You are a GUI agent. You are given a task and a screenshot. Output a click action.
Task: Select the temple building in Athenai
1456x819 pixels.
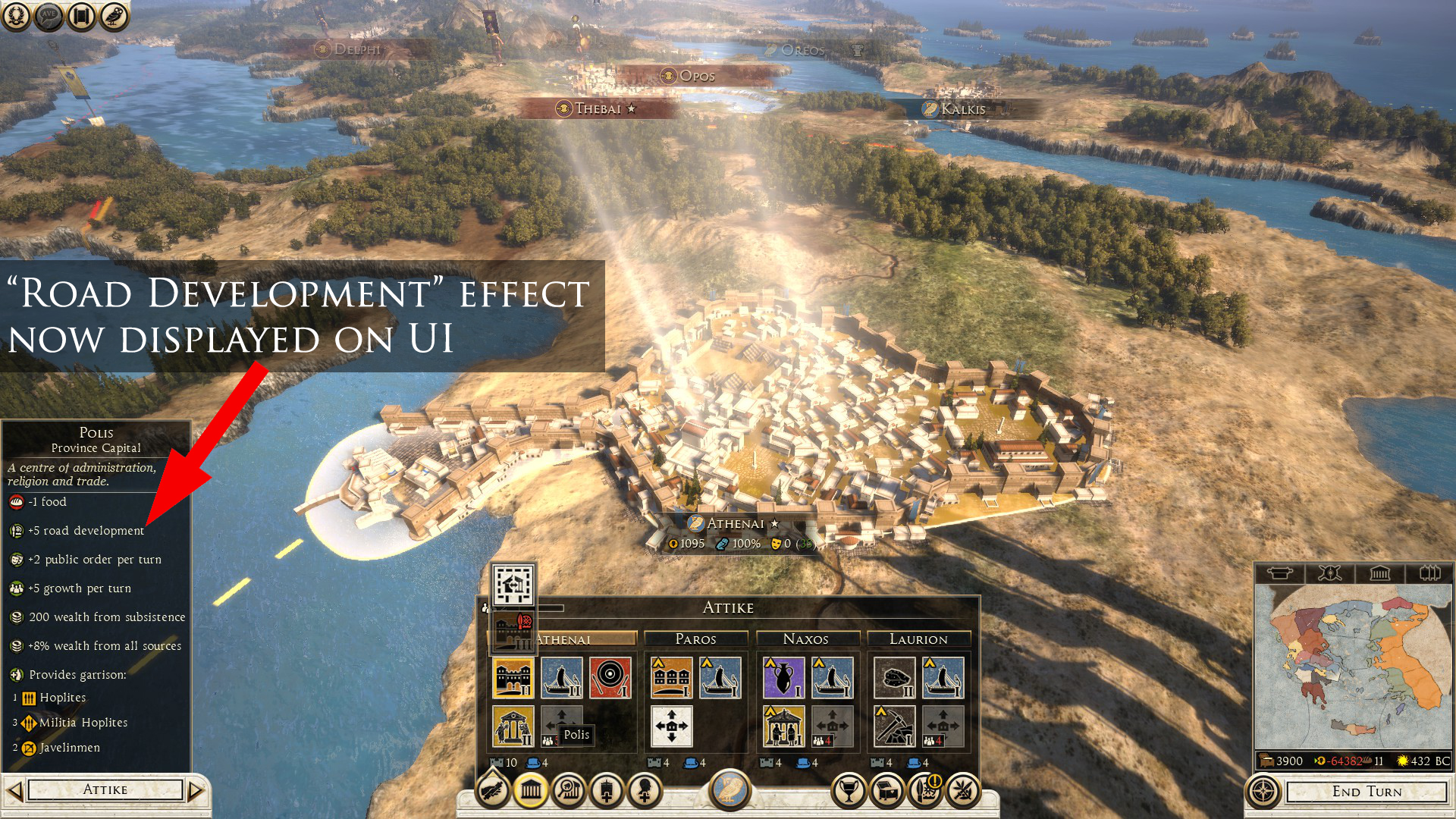click(513, 726)
